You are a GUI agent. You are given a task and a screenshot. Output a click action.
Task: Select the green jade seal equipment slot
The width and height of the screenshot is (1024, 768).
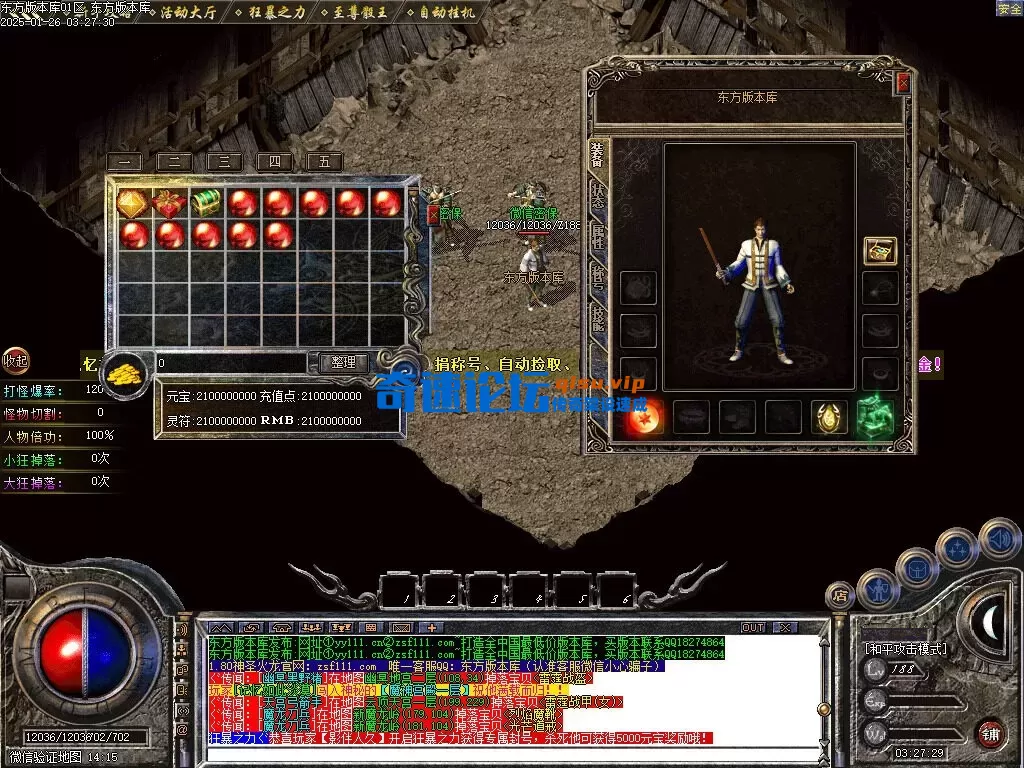875,415
